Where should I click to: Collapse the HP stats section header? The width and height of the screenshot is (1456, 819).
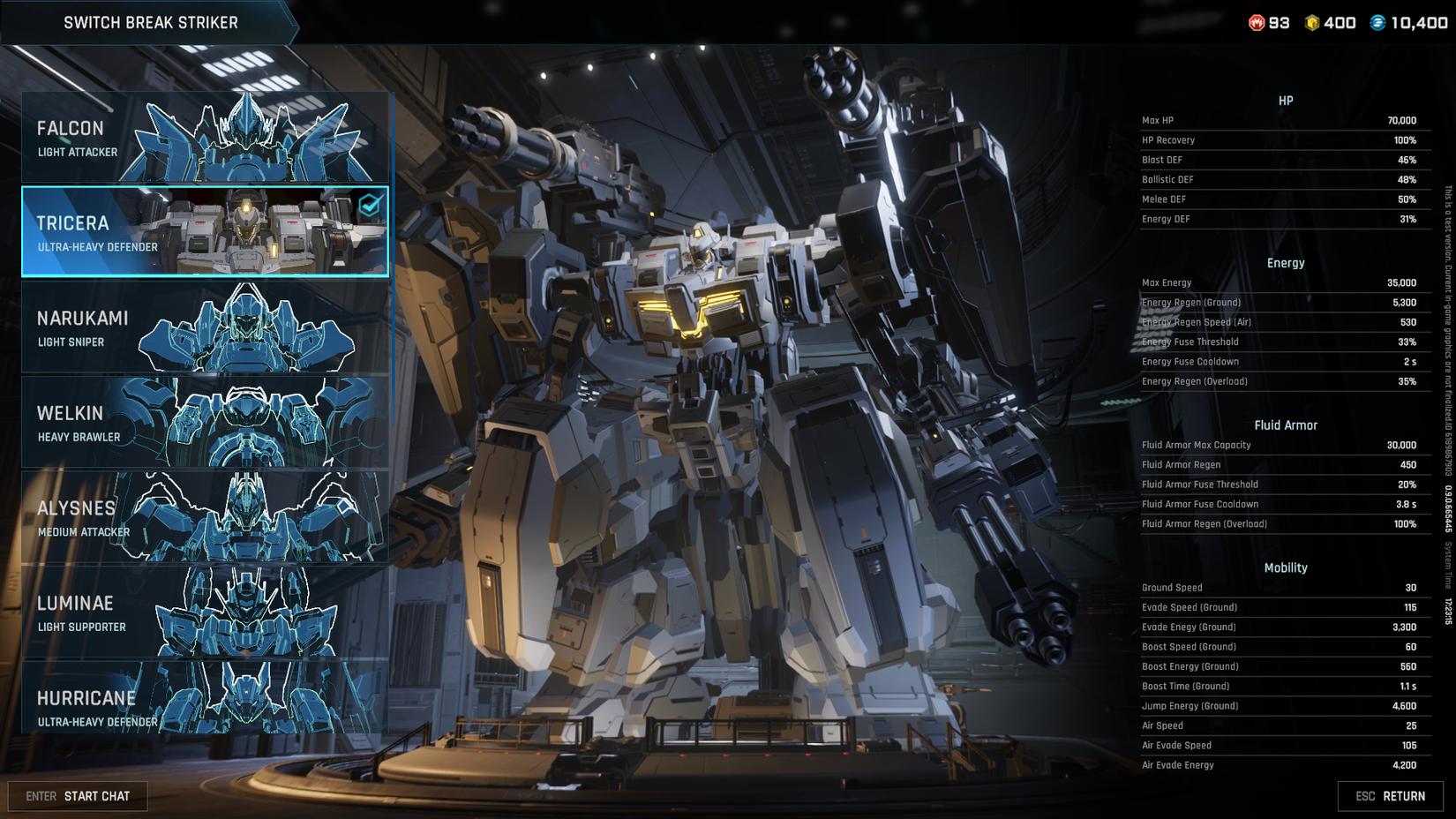1286,100
